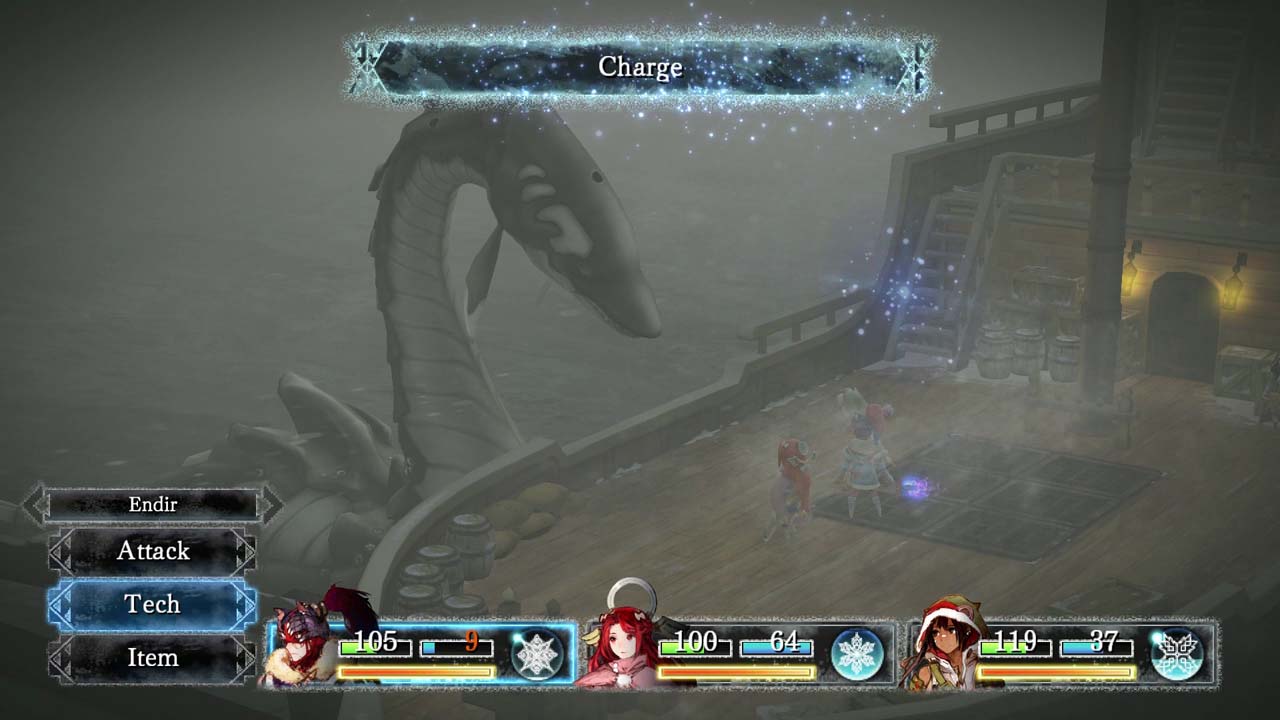Select Endir's party status panel
The image size is (1280, 720).
tap(420, 654)
